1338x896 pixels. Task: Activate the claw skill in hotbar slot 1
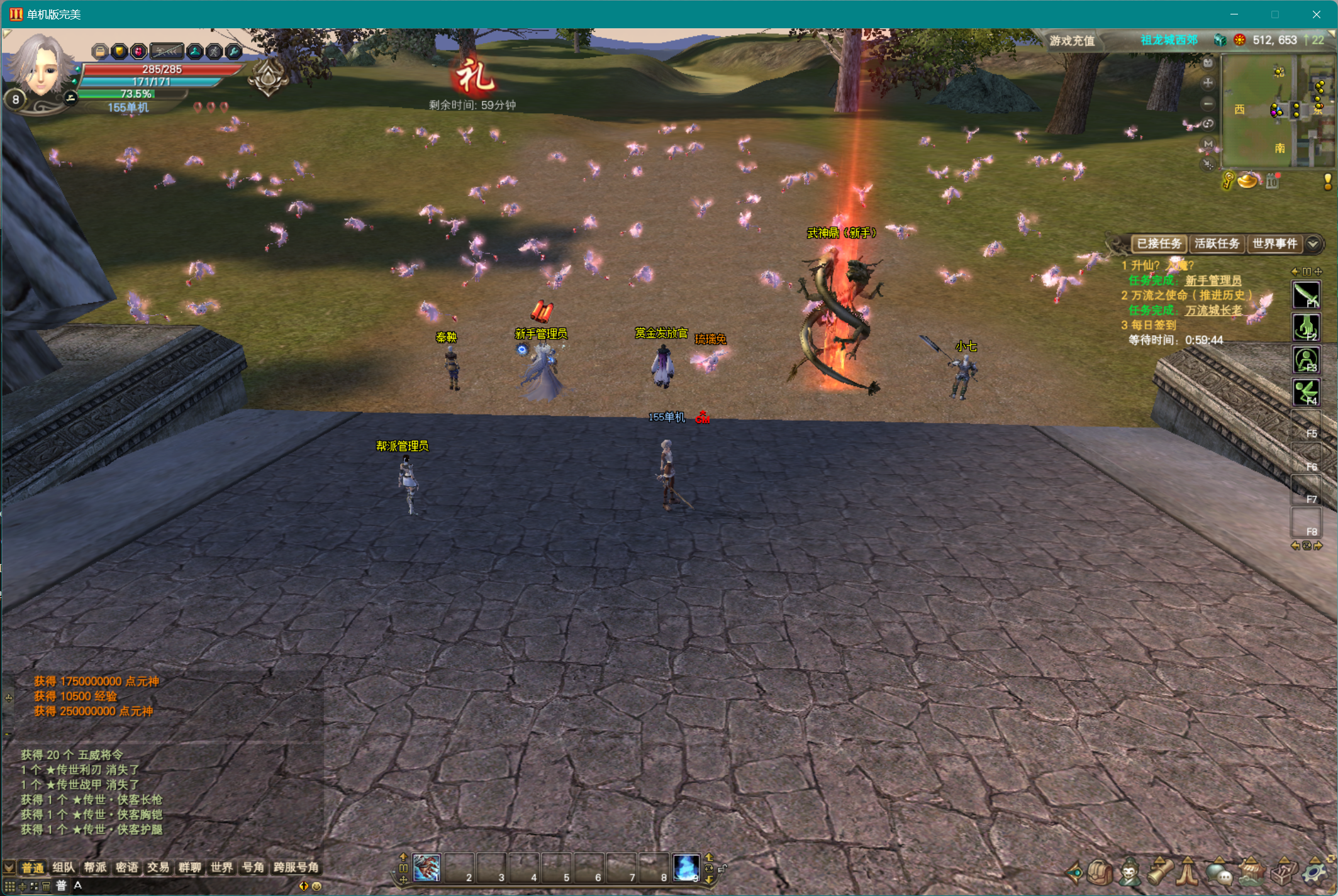point(427,868)
